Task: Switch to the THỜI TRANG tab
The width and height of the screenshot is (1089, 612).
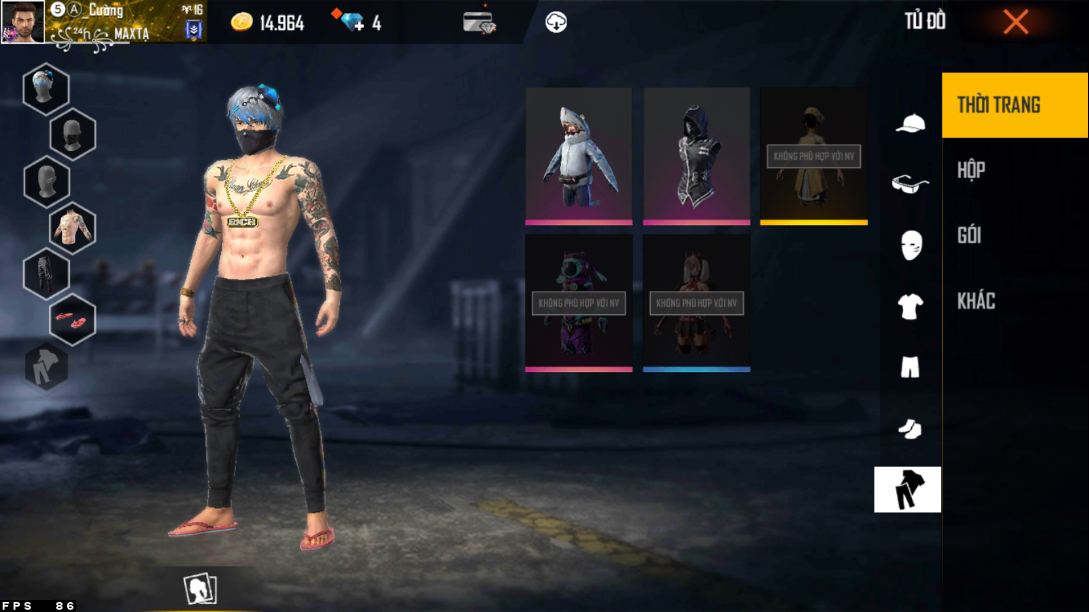Action: (x=1014, y=105)
